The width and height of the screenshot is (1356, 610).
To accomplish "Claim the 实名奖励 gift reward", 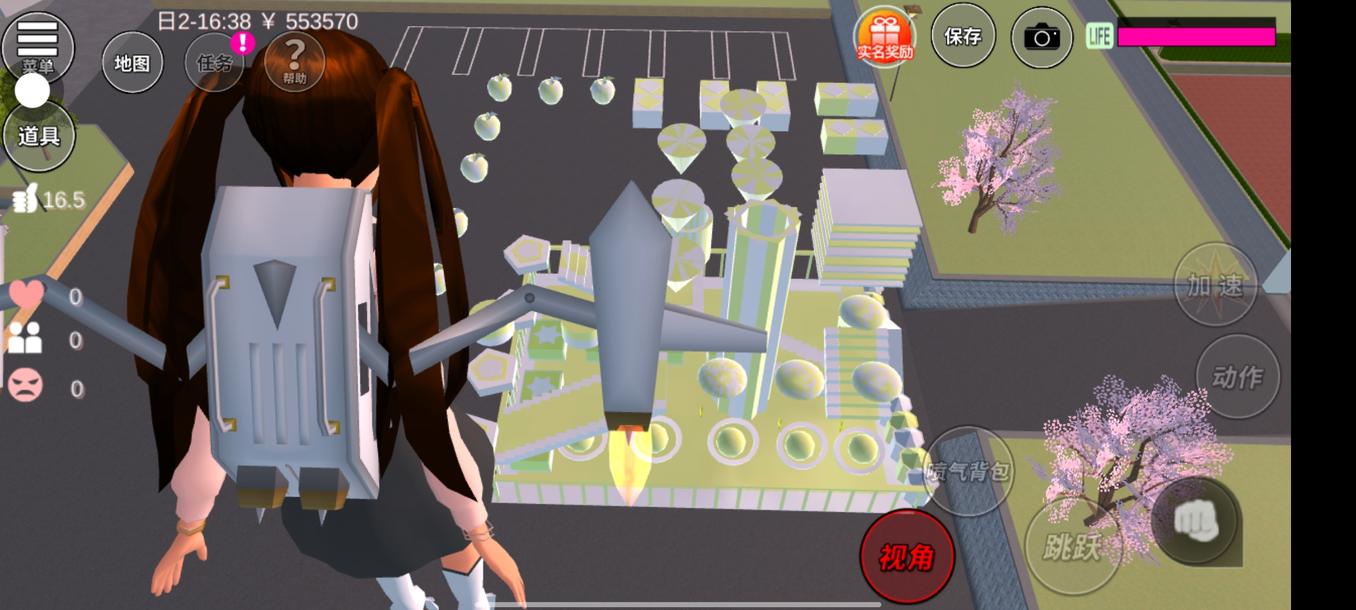I will tap(884, 37).
